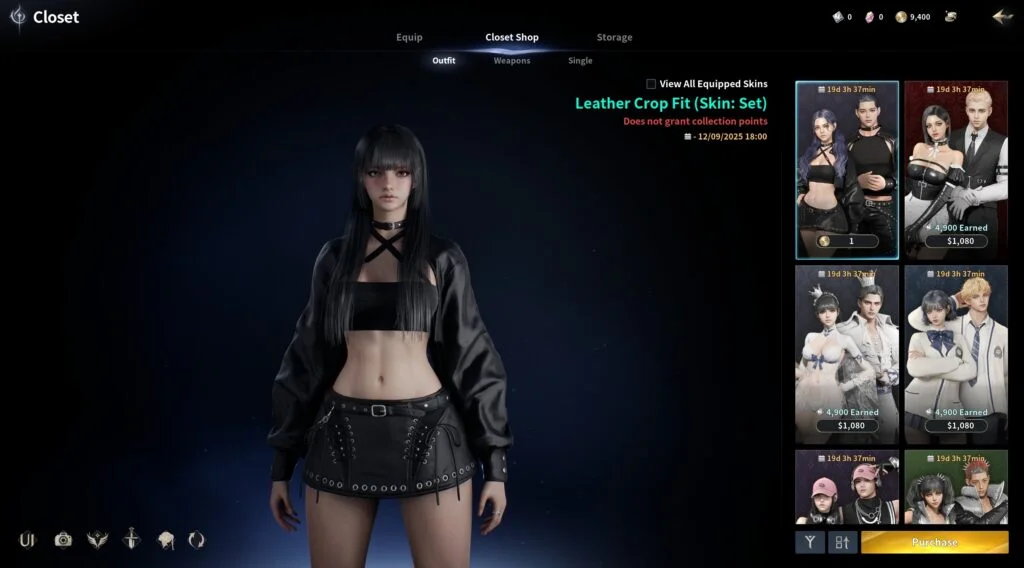Open the outfit filter button
The width and height of the screenshot is (1024, 568).
(x=810, y=542)
